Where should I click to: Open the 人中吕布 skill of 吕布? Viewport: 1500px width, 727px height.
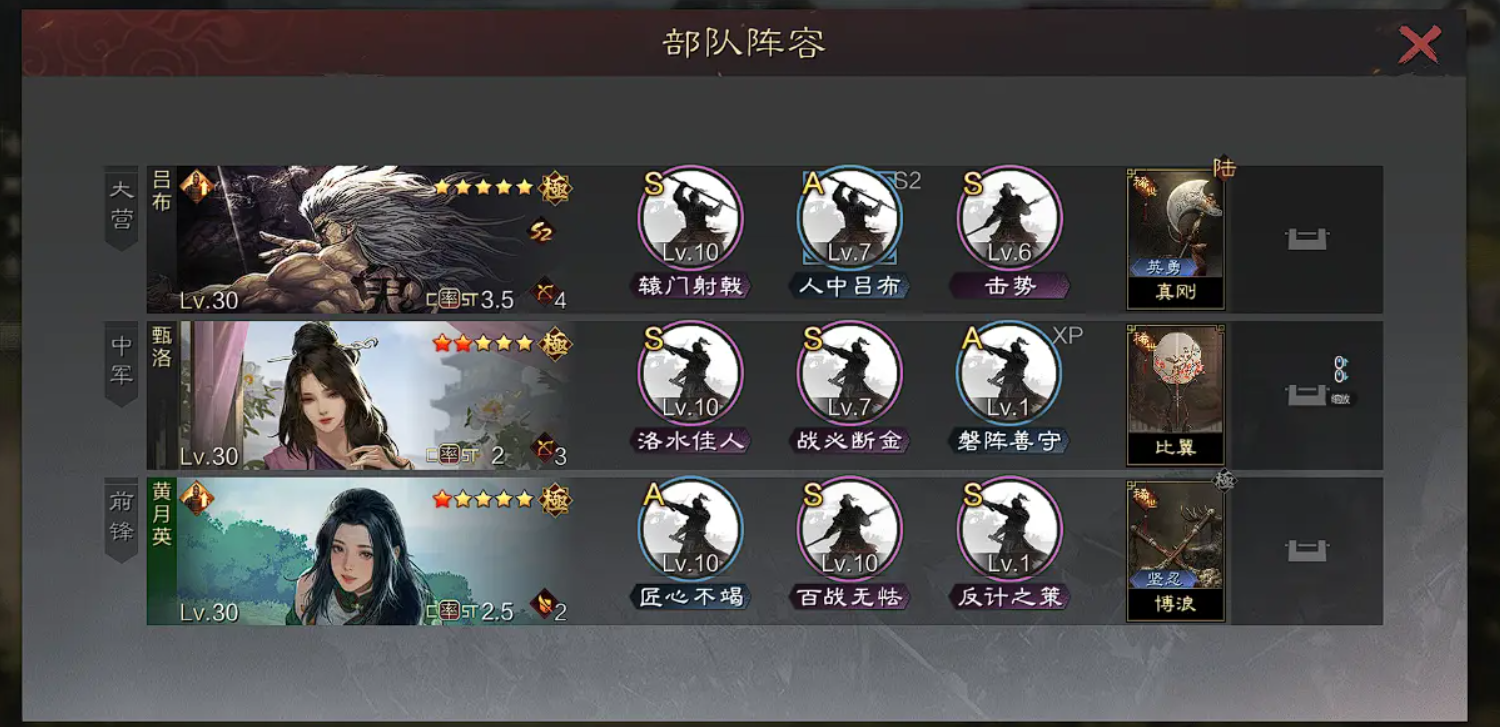coord(850,218)
